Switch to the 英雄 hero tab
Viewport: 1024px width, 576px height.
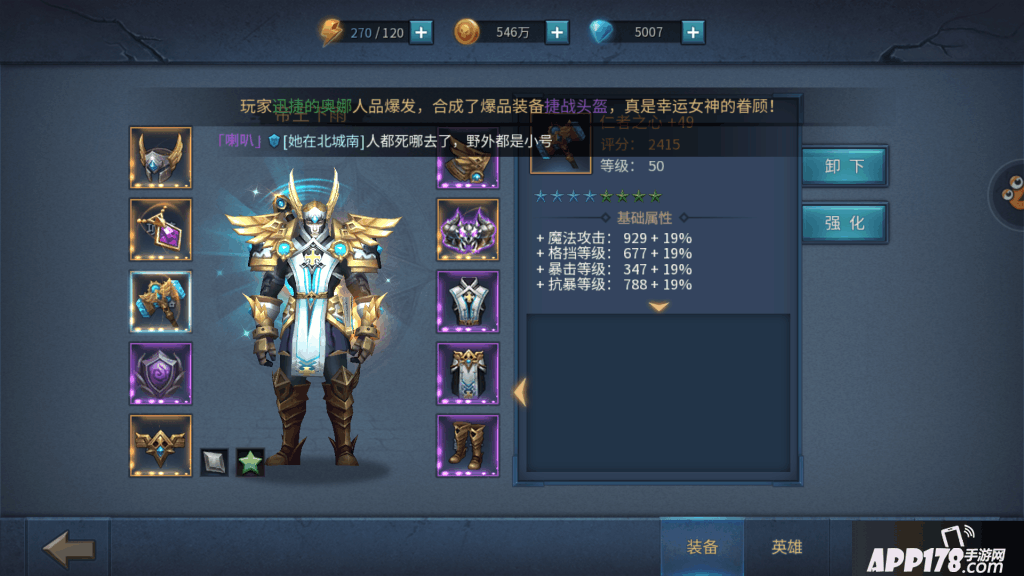(787, 547)
